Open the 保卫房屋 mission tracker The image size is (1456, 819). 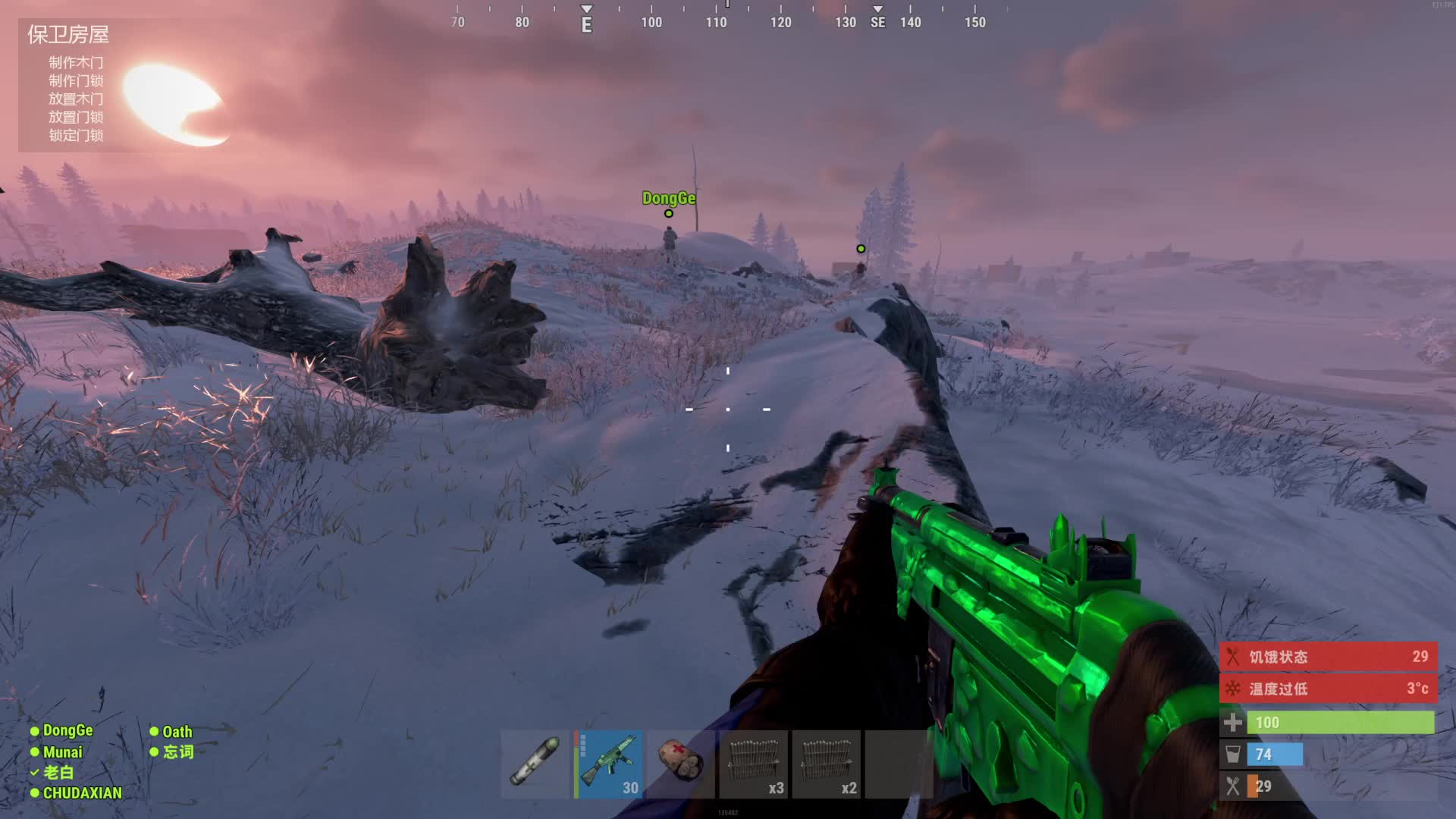[x=68, y=35]
